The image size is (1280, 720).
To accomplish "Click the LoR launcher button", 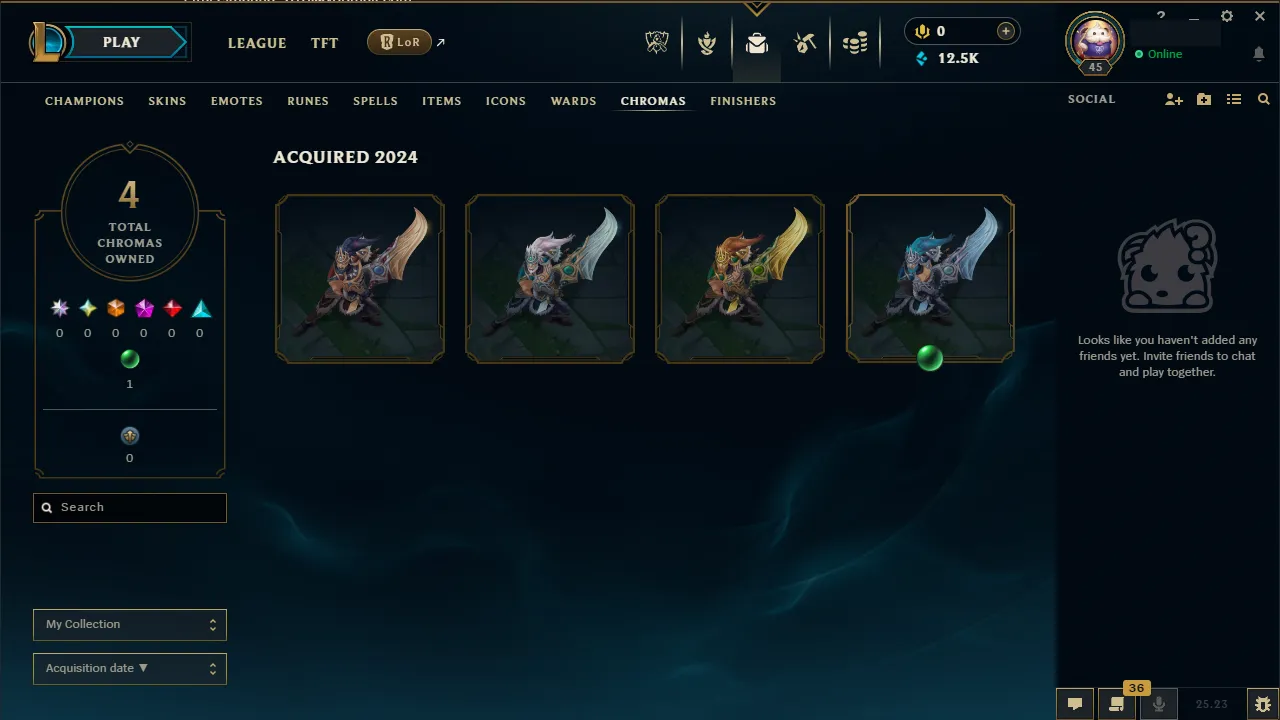I will (399, 42).
